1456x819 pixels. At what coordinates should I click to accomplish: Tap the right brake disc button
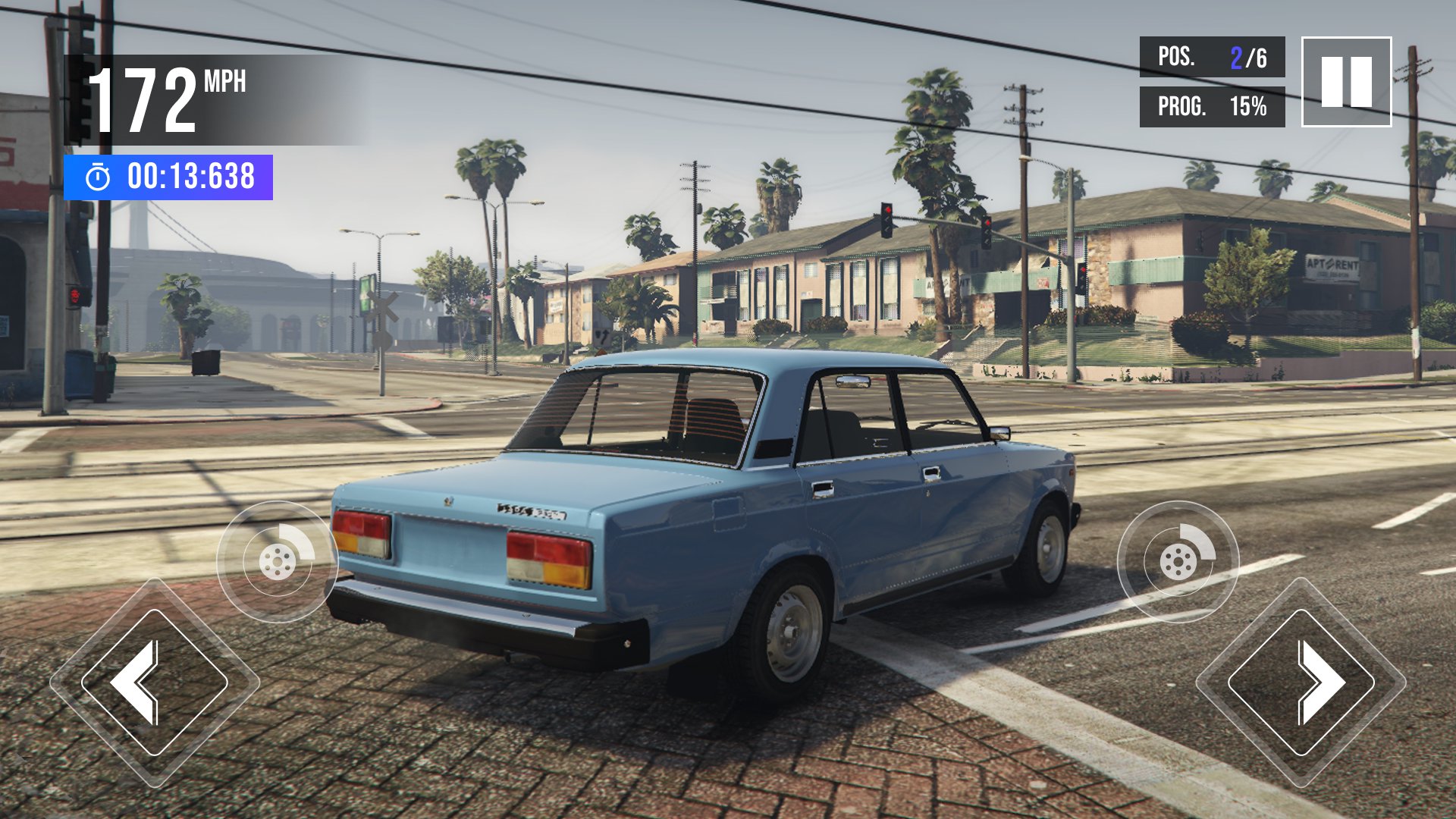(1178, 561)
